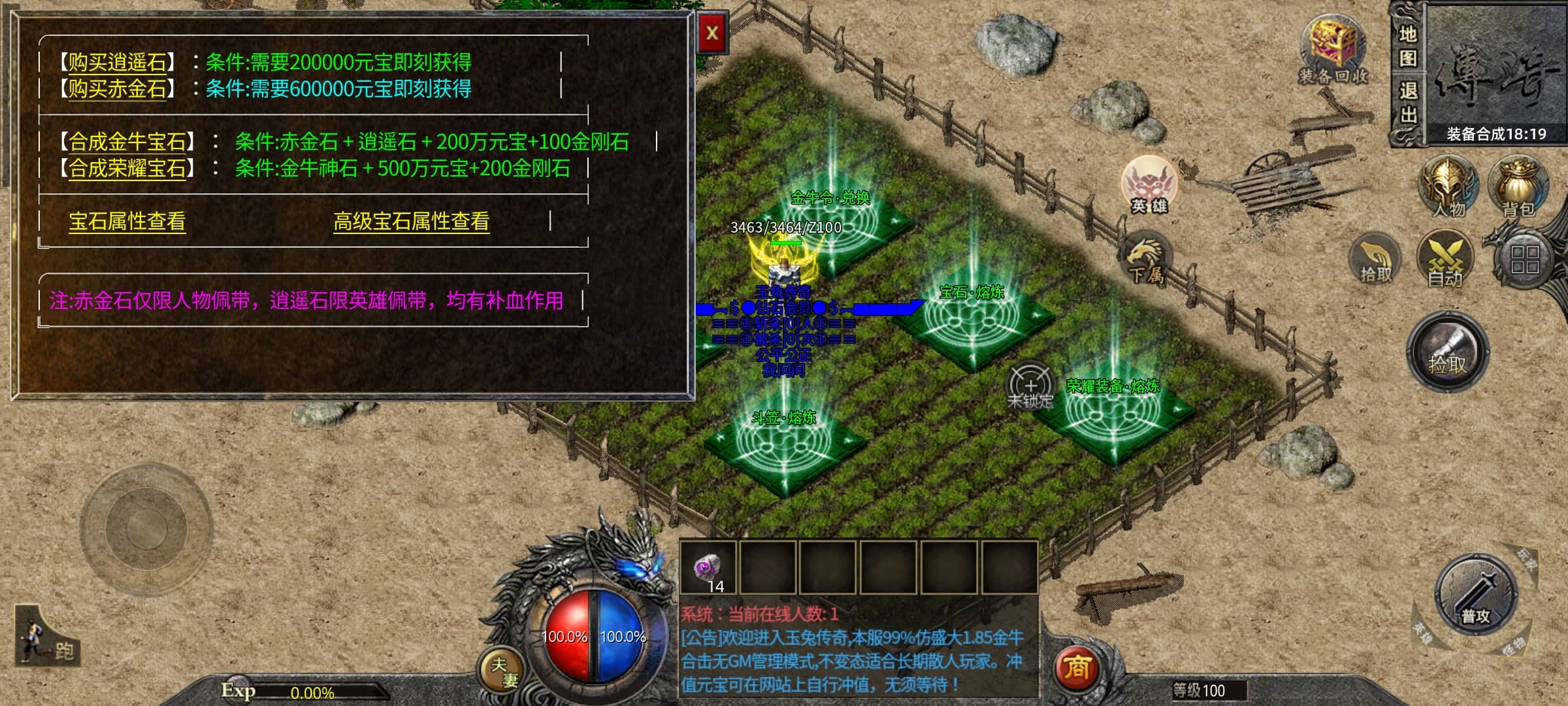Open the 装备回收 treasure chest icon

coord(1333,51)
